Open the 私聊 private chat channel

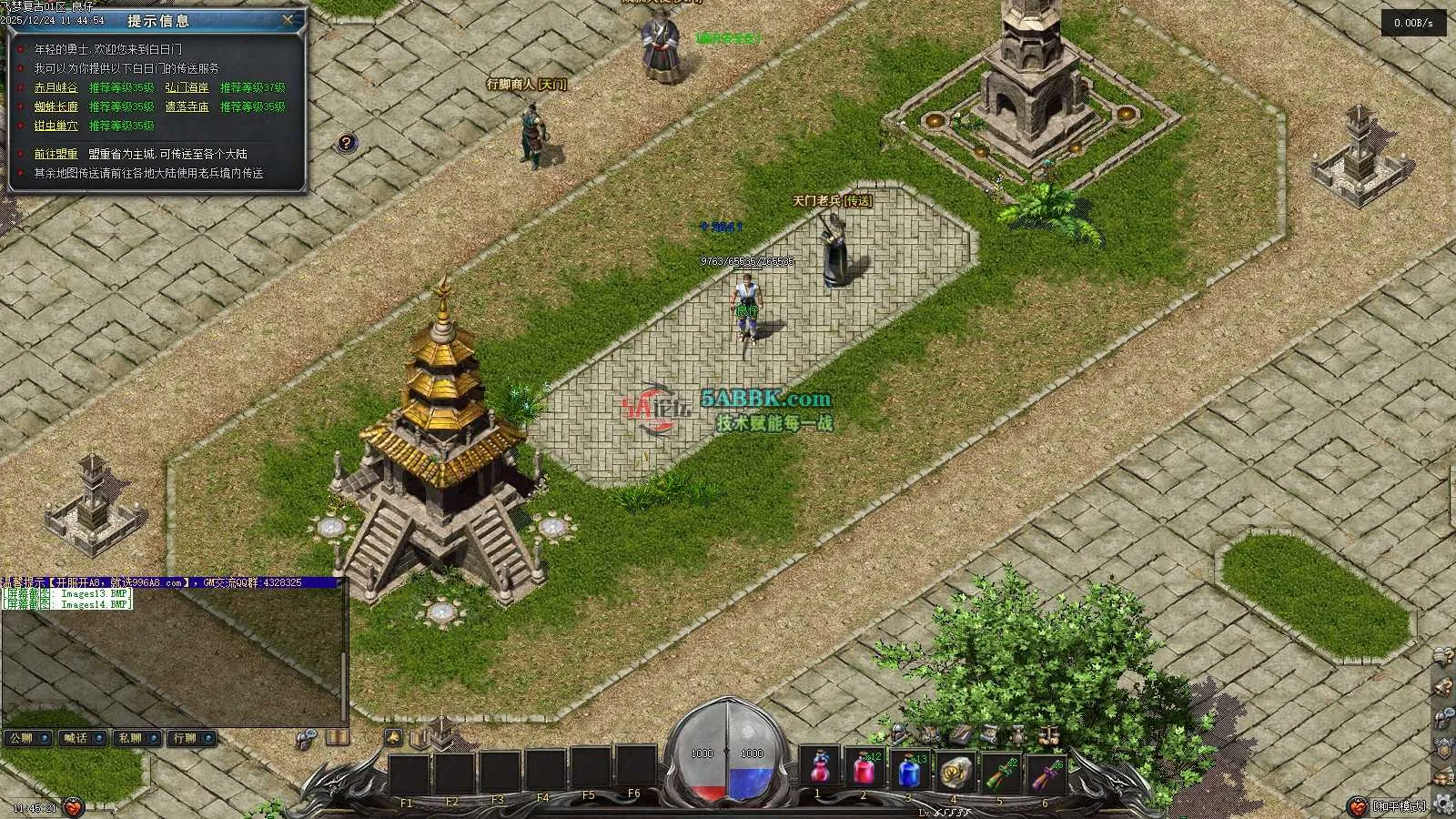click(137, 738)
